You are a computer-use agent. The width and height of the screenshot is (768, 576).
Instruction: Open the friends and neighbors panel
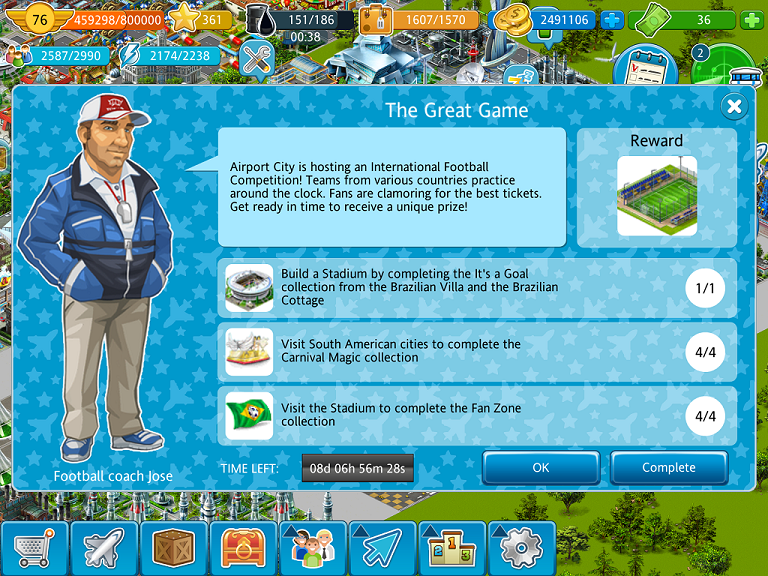tap(312, 548)
